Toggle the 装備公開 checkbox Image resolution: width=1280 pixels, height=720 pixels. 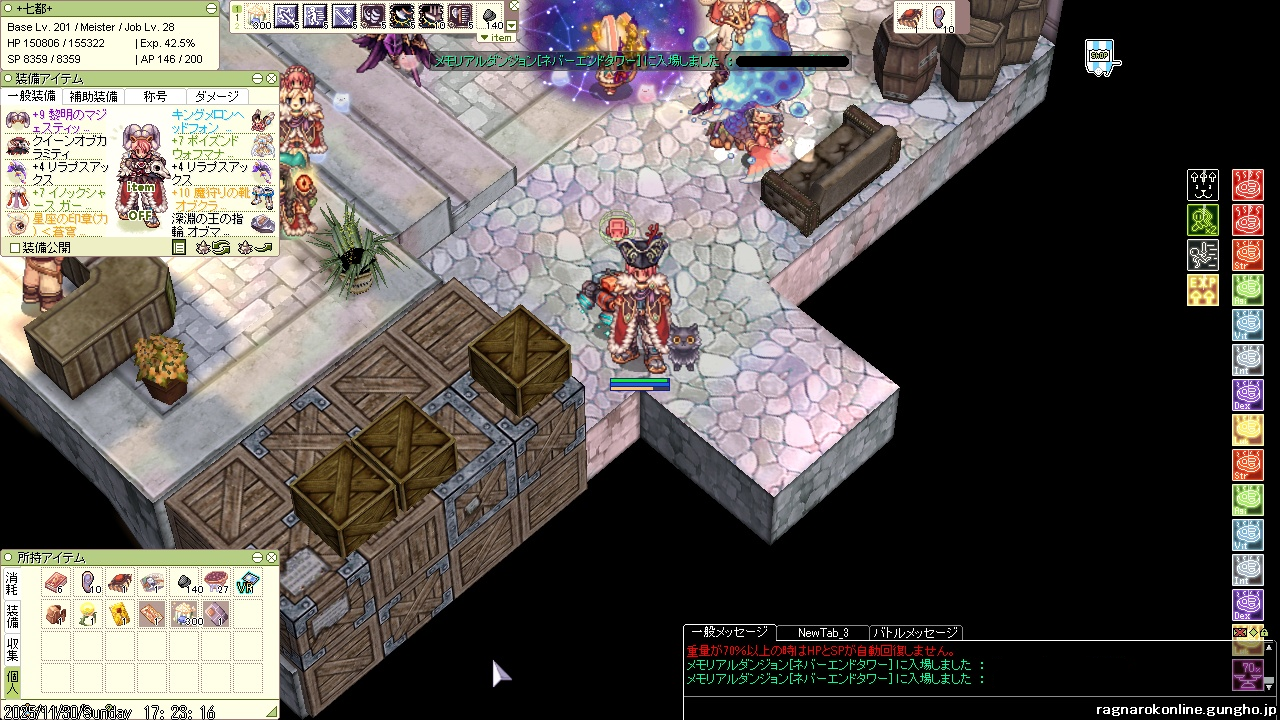(x=15, y=247)
